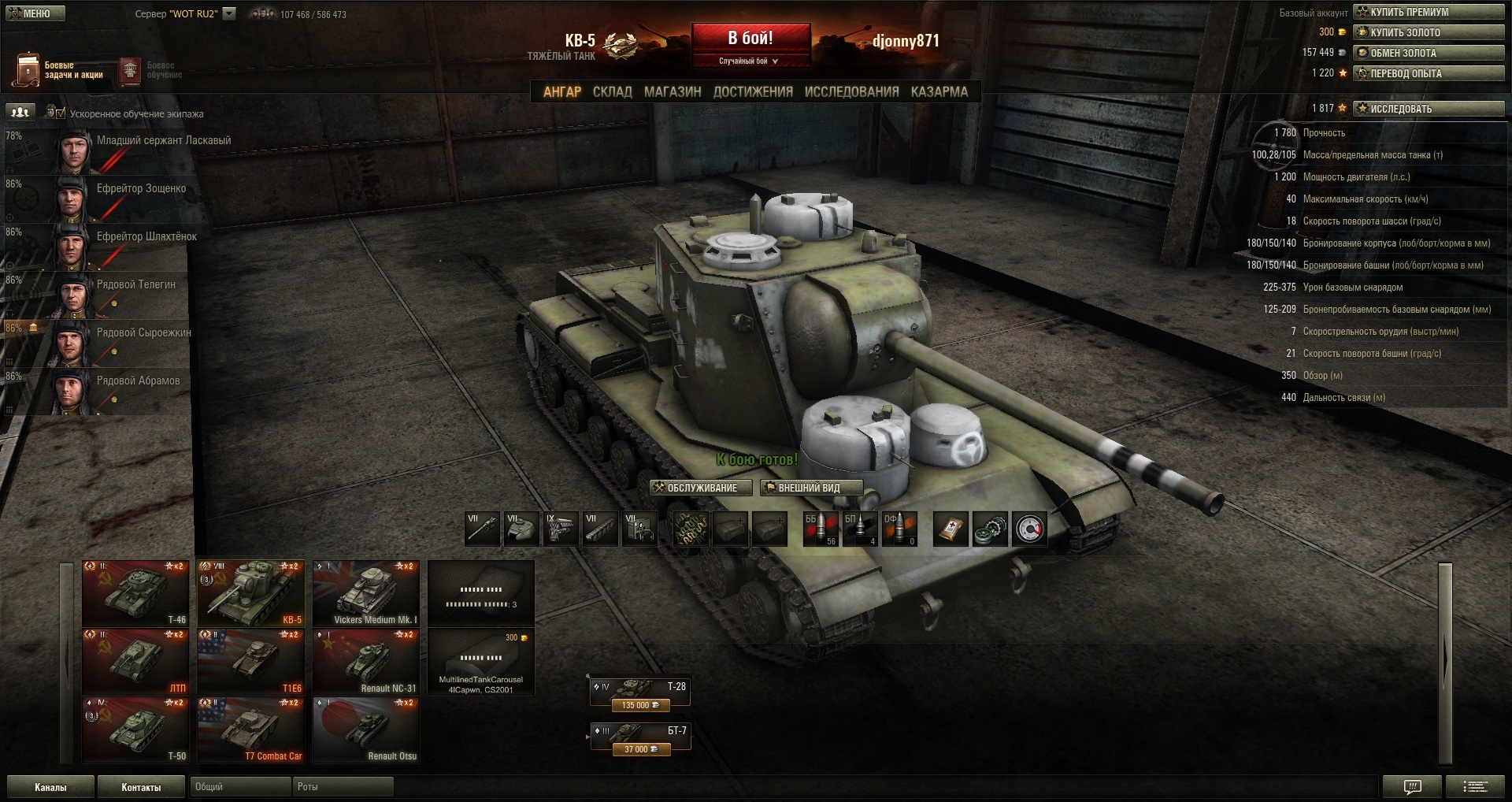This screenshot has width=1512, height=802.
Task: Select the T-46 tank in carousel
Action: [135, 593]
